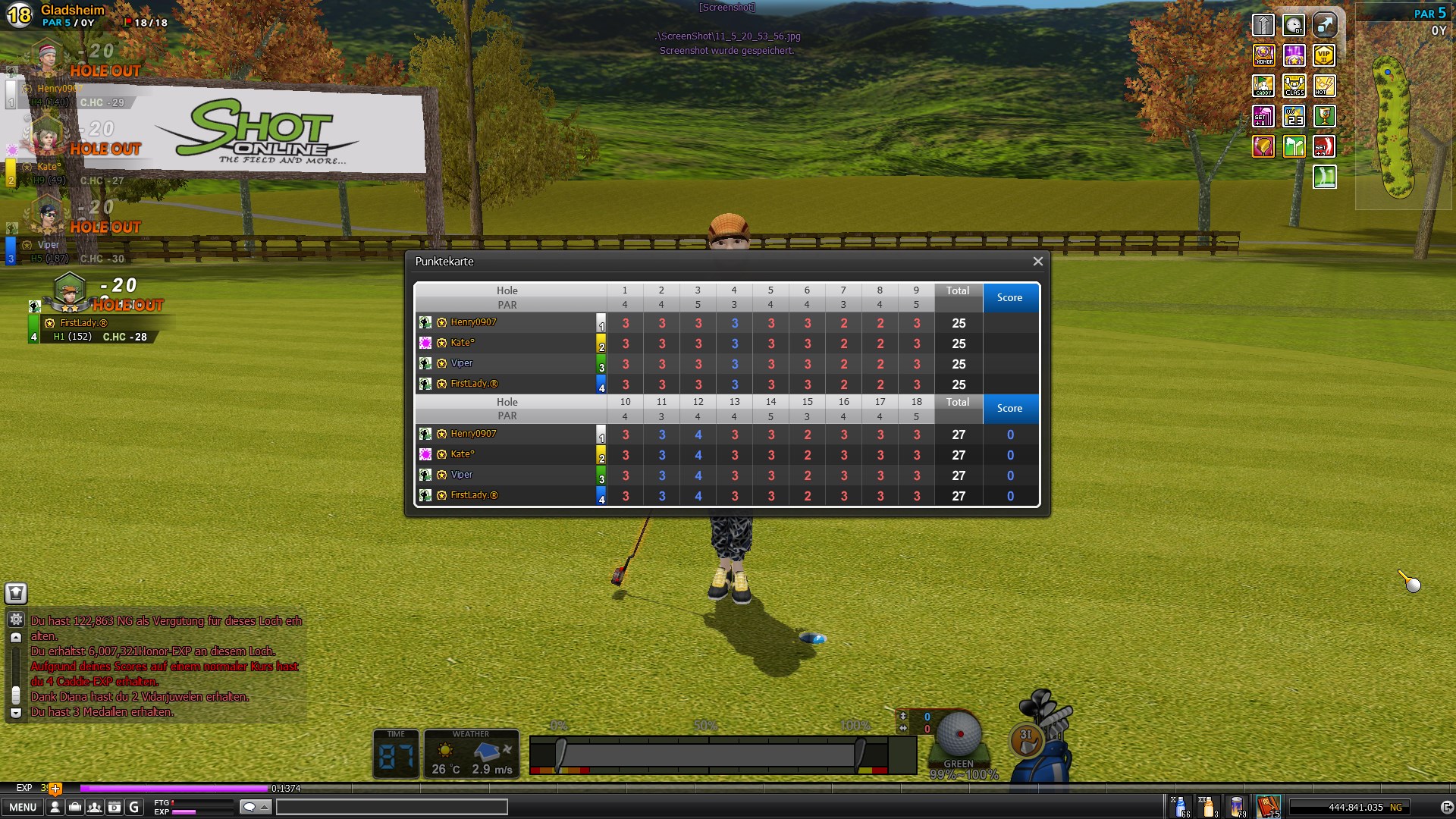Open the character profile icon
Screen dimensions: 1456x819
click(55, 807)
